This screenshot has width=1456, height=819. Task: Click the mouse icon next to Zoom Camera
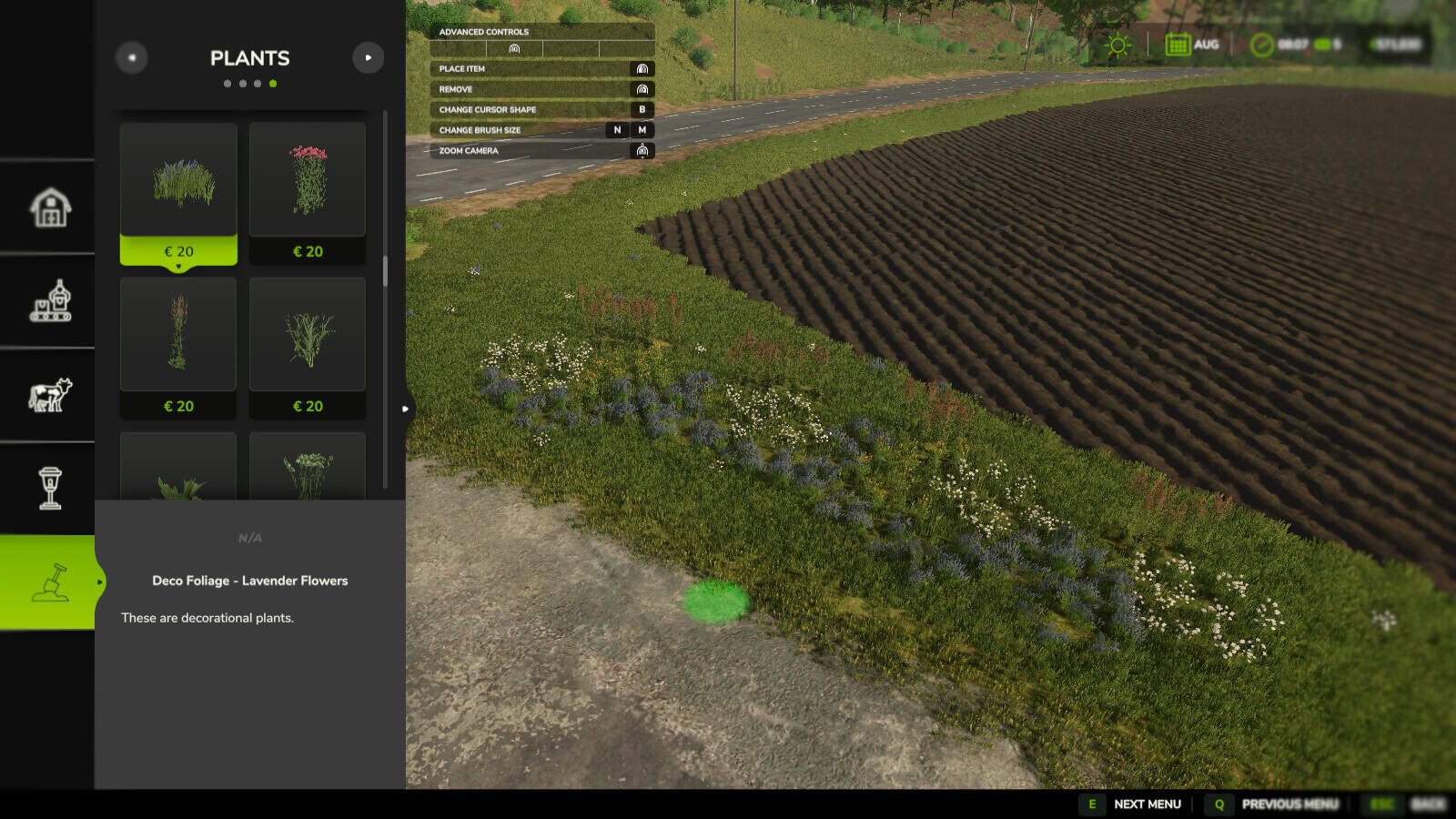[642, 151]
